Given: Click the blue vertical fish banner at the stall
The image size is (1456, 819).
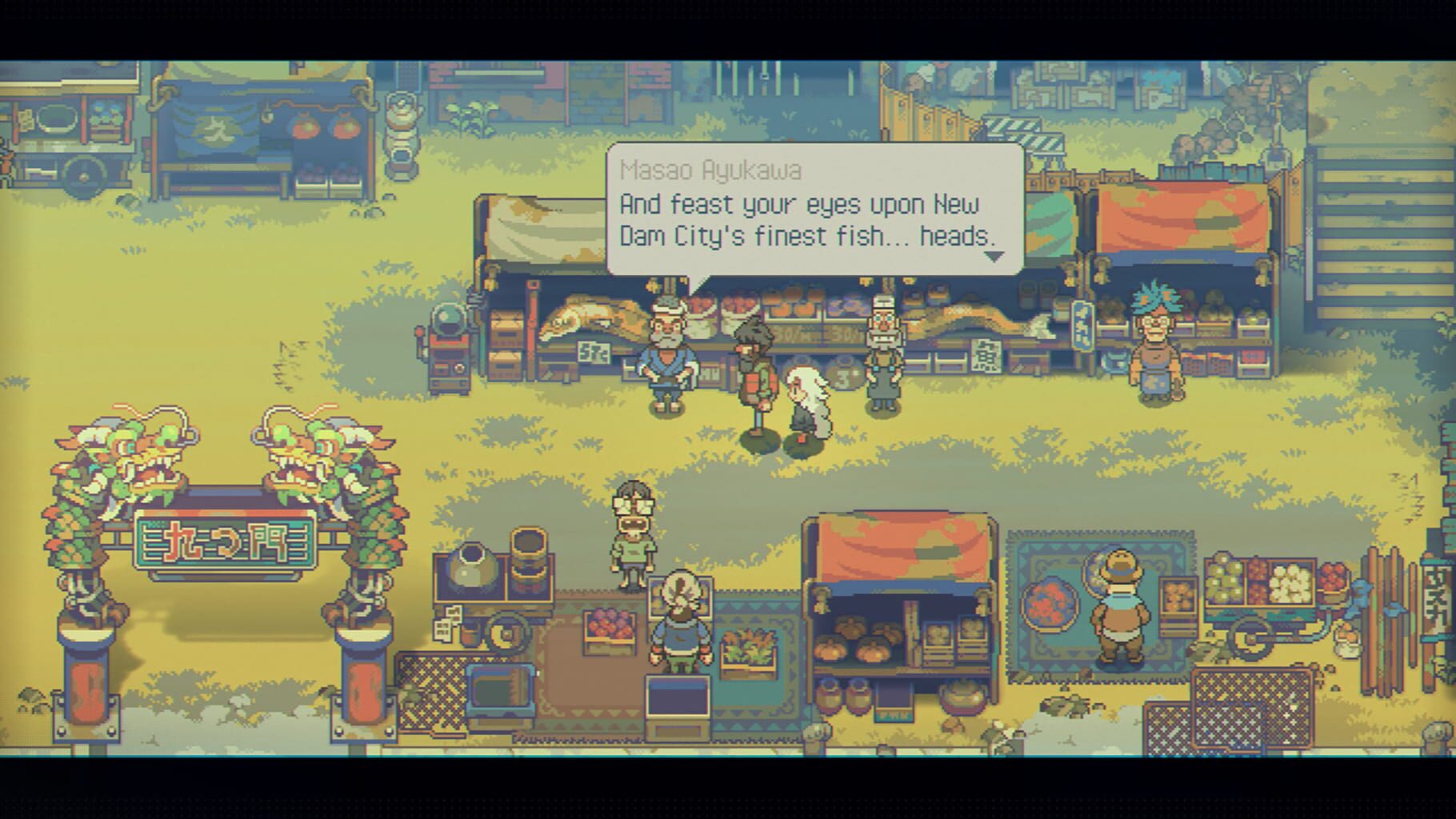Looking at the screenshot, I should pyautogui.click(x=1082, y=326).
